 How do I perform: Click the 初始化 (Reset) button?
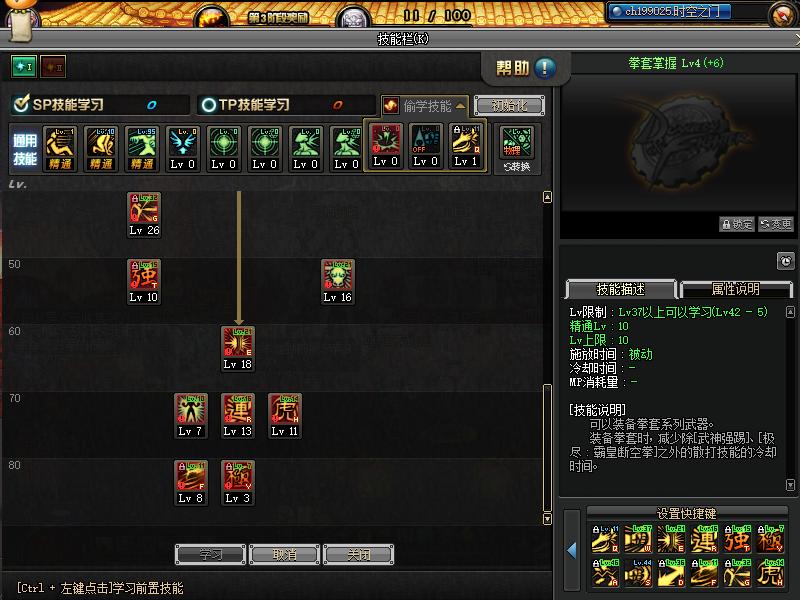point(509,105)
